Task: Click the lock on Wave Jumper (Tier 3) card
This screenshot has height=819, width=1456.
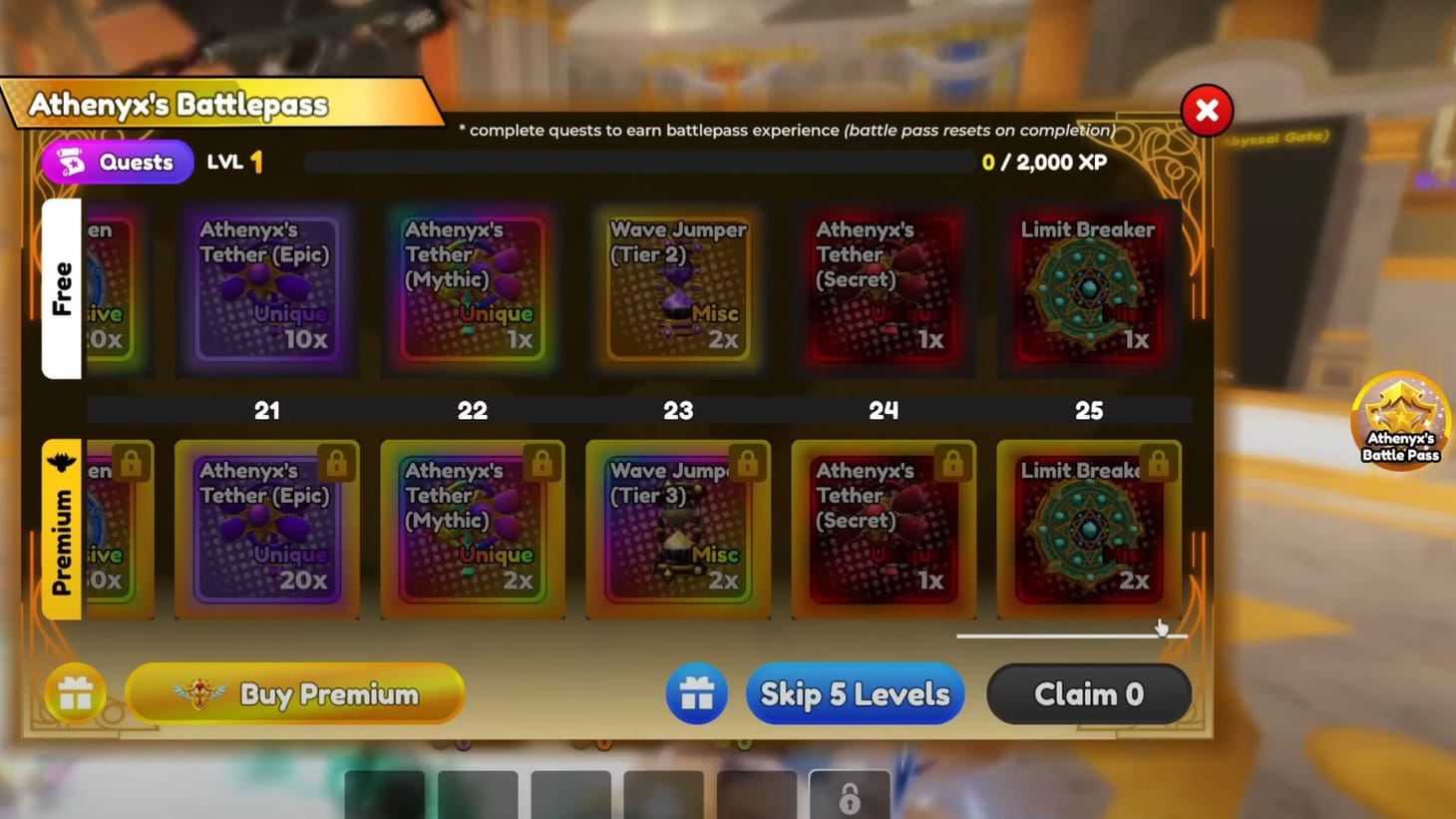Action: (747, 462)
